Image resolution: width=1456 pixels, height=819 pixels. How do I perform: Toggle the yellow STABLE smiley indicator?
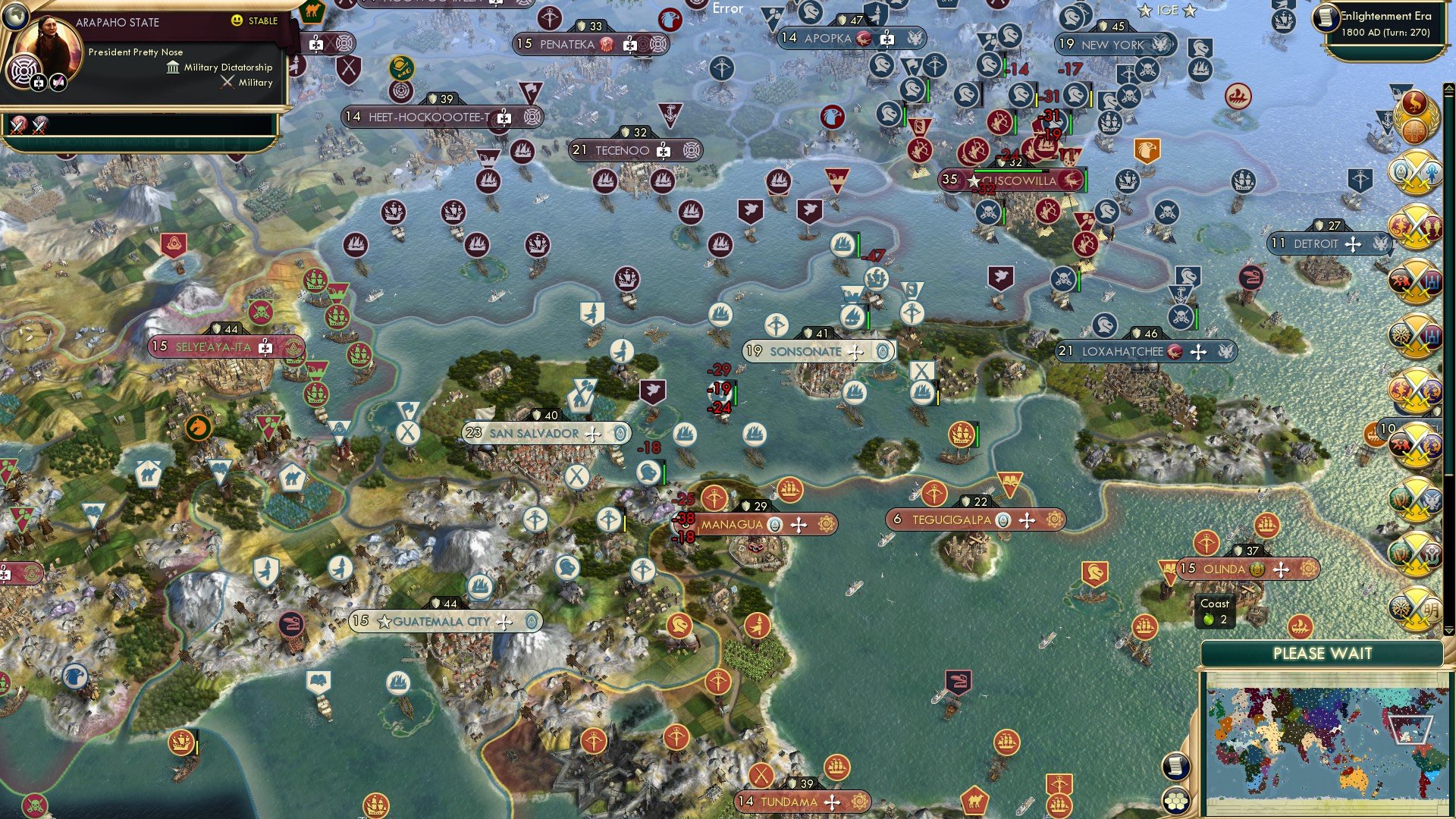point(237,20)
